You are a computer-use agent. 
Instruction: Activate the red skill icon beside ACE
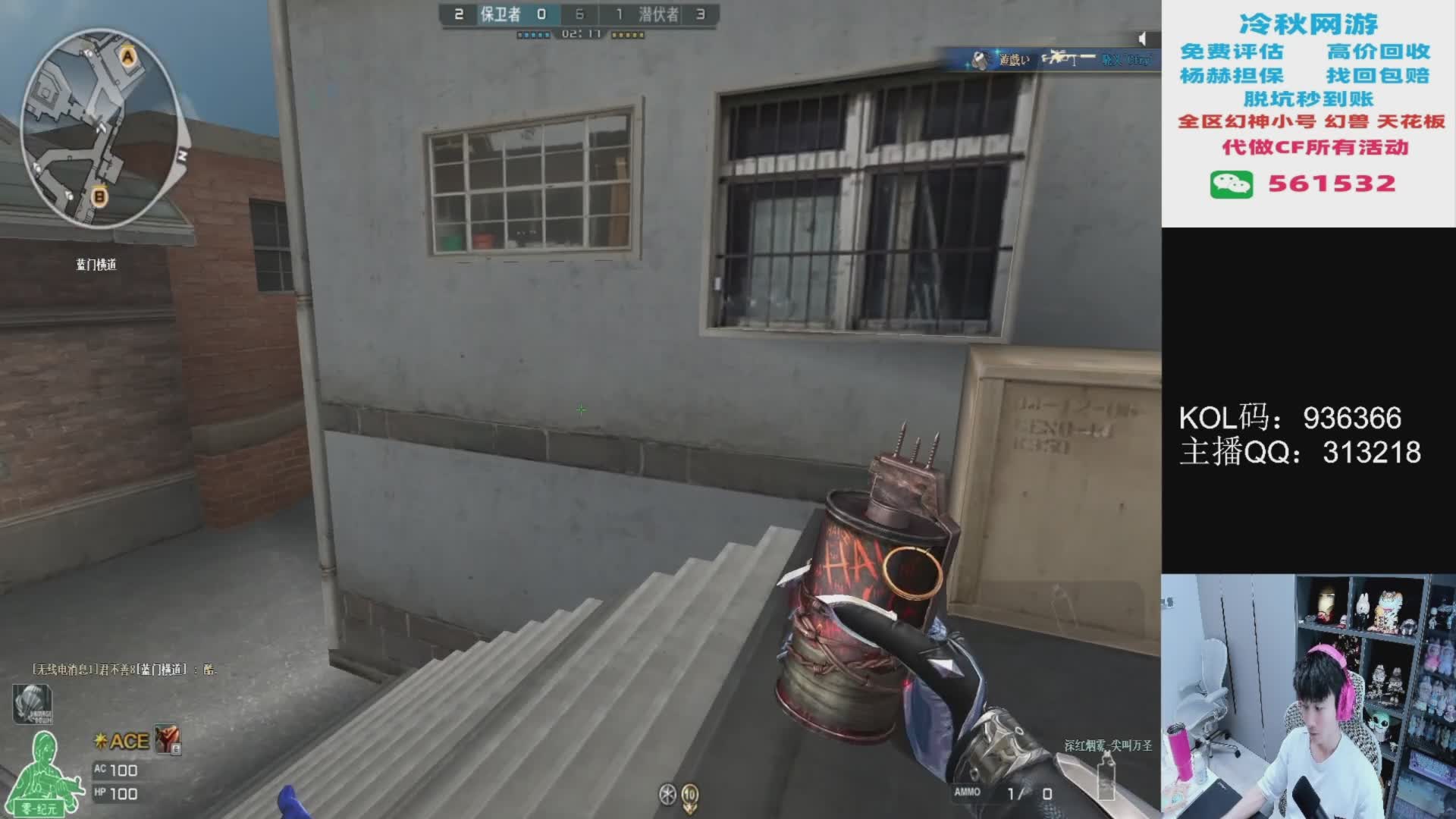tap(168, 739)
